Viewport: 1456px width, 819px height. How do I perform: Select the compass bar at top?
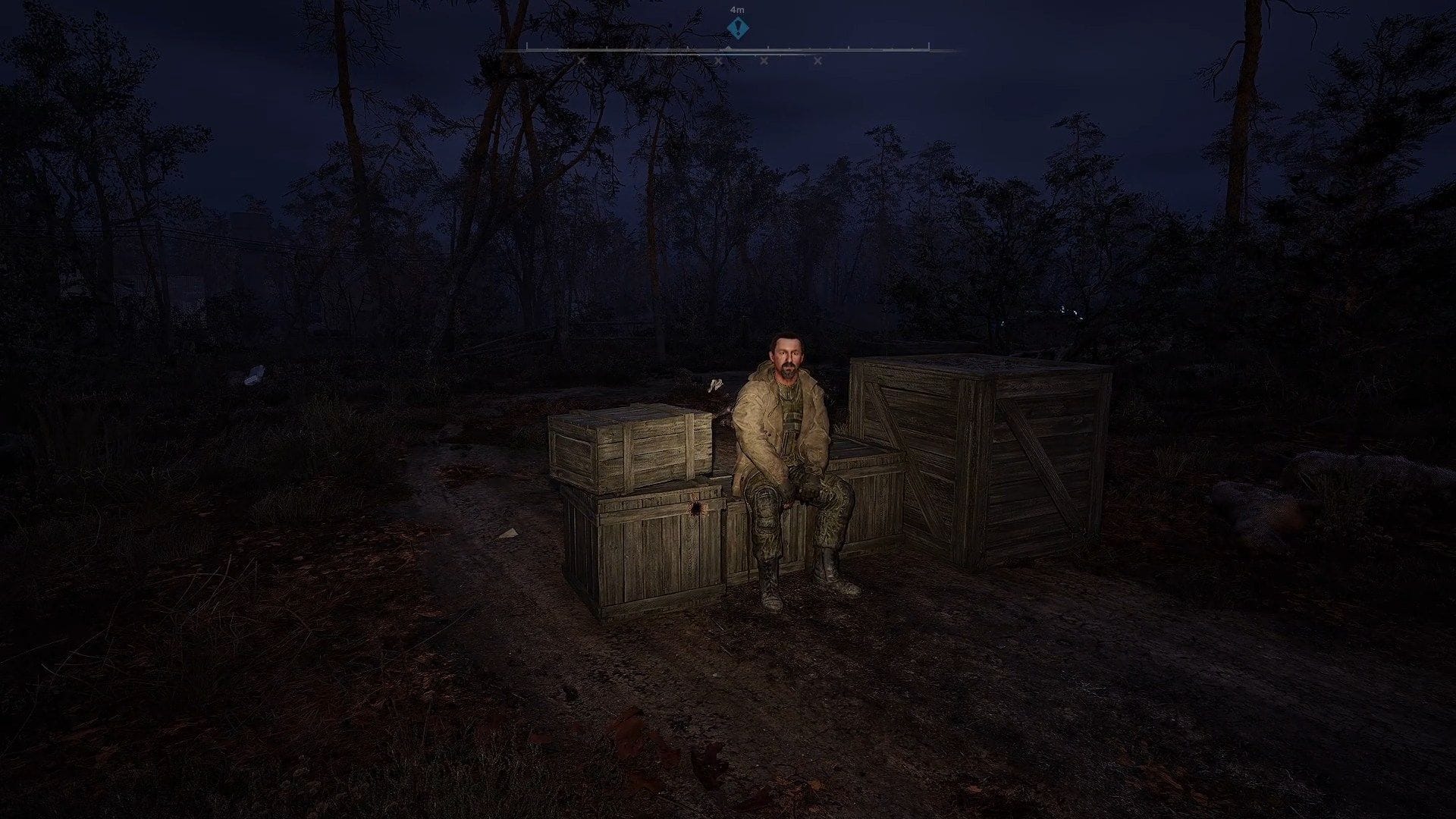[x=728, y=49]
